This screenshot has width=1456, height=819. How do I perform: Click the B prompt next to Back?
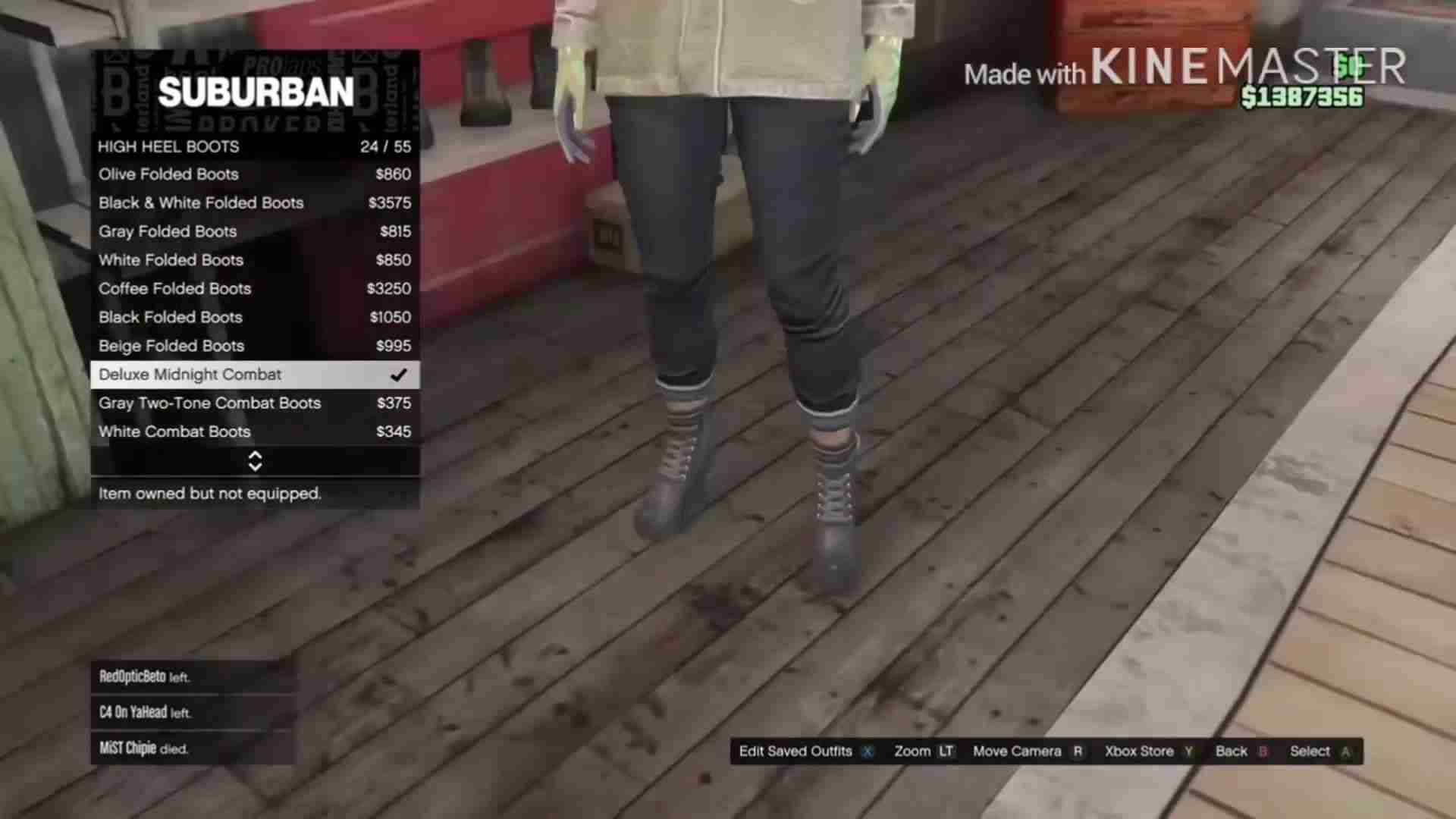[1262, 751]
